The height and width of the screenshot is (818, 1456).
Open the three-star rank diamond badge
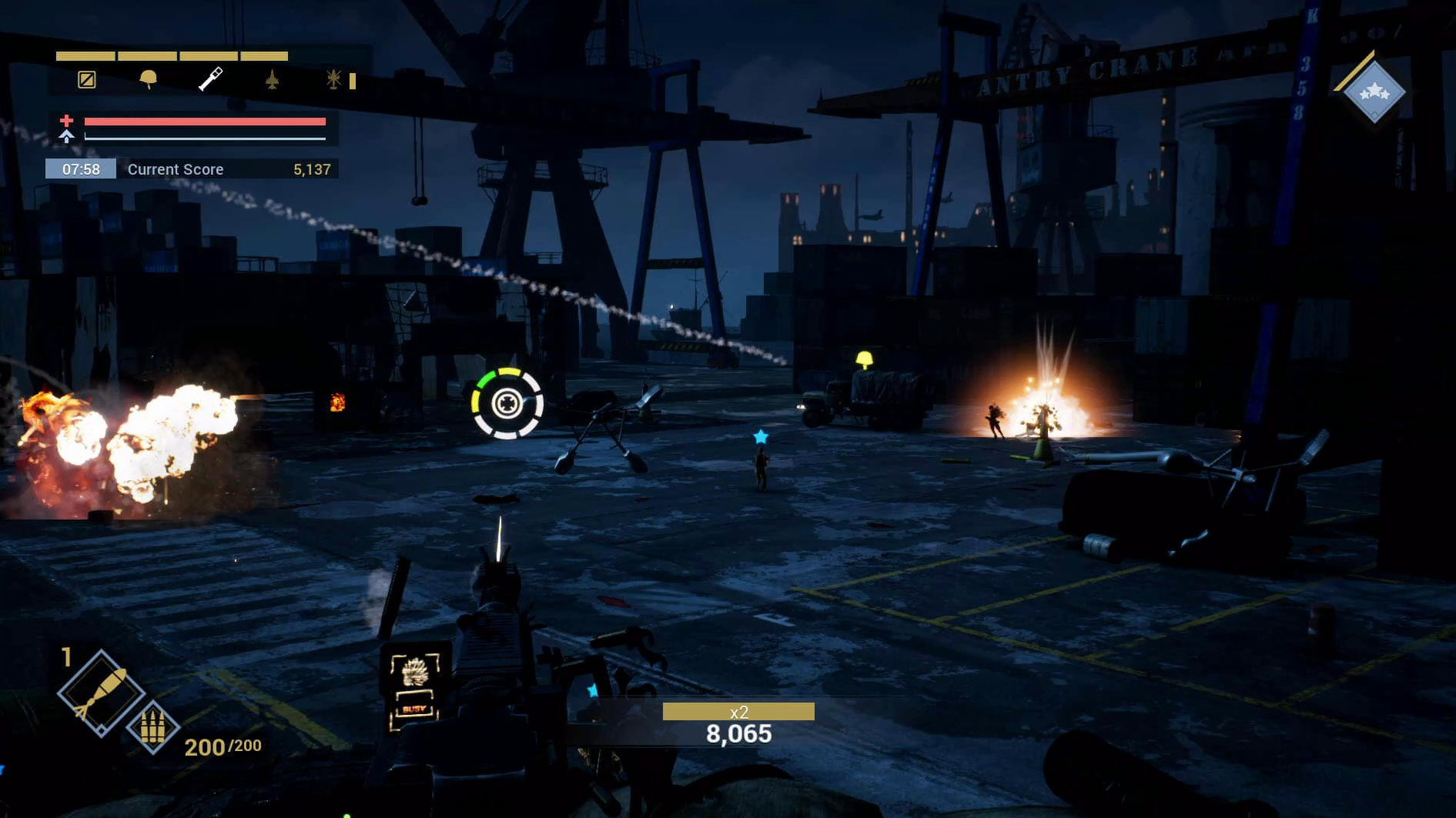(1374, 92)
